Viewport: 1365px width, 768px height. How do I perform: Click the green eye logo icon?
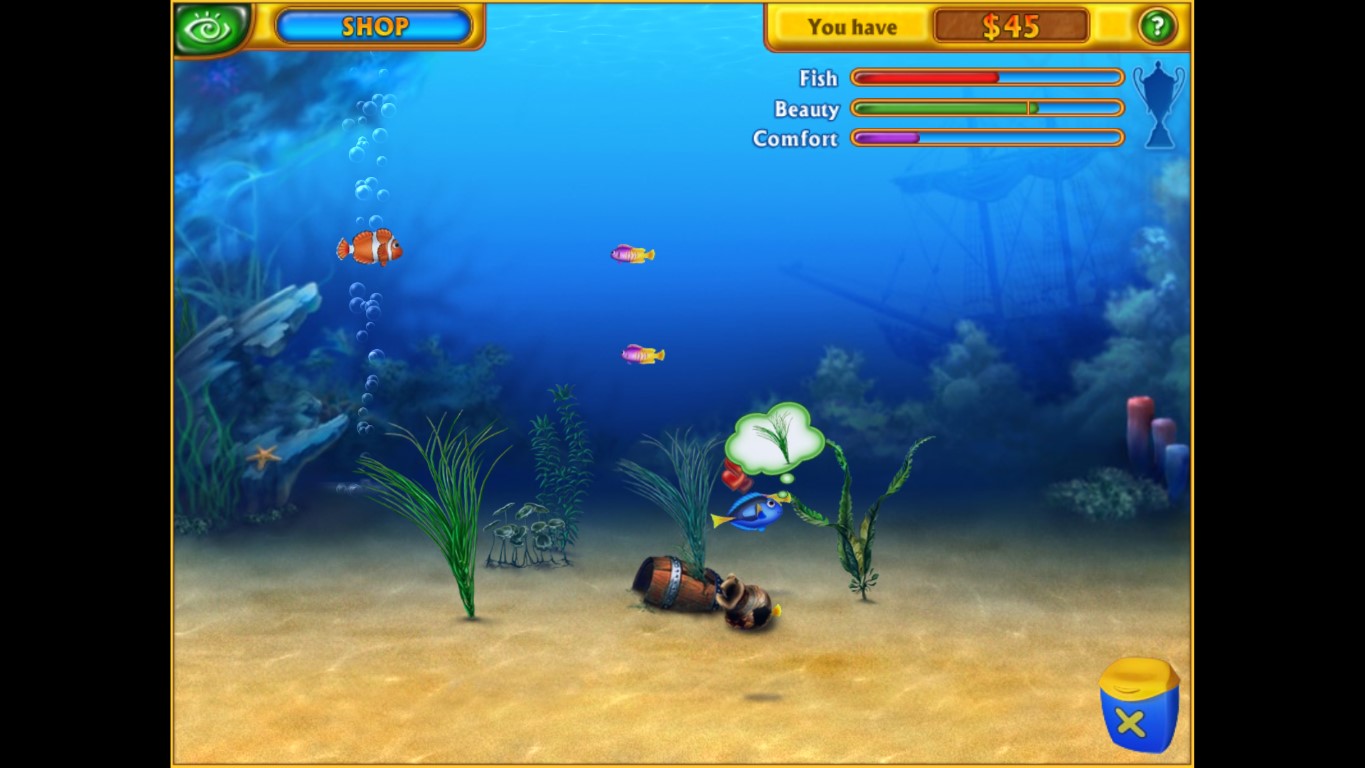210,26
